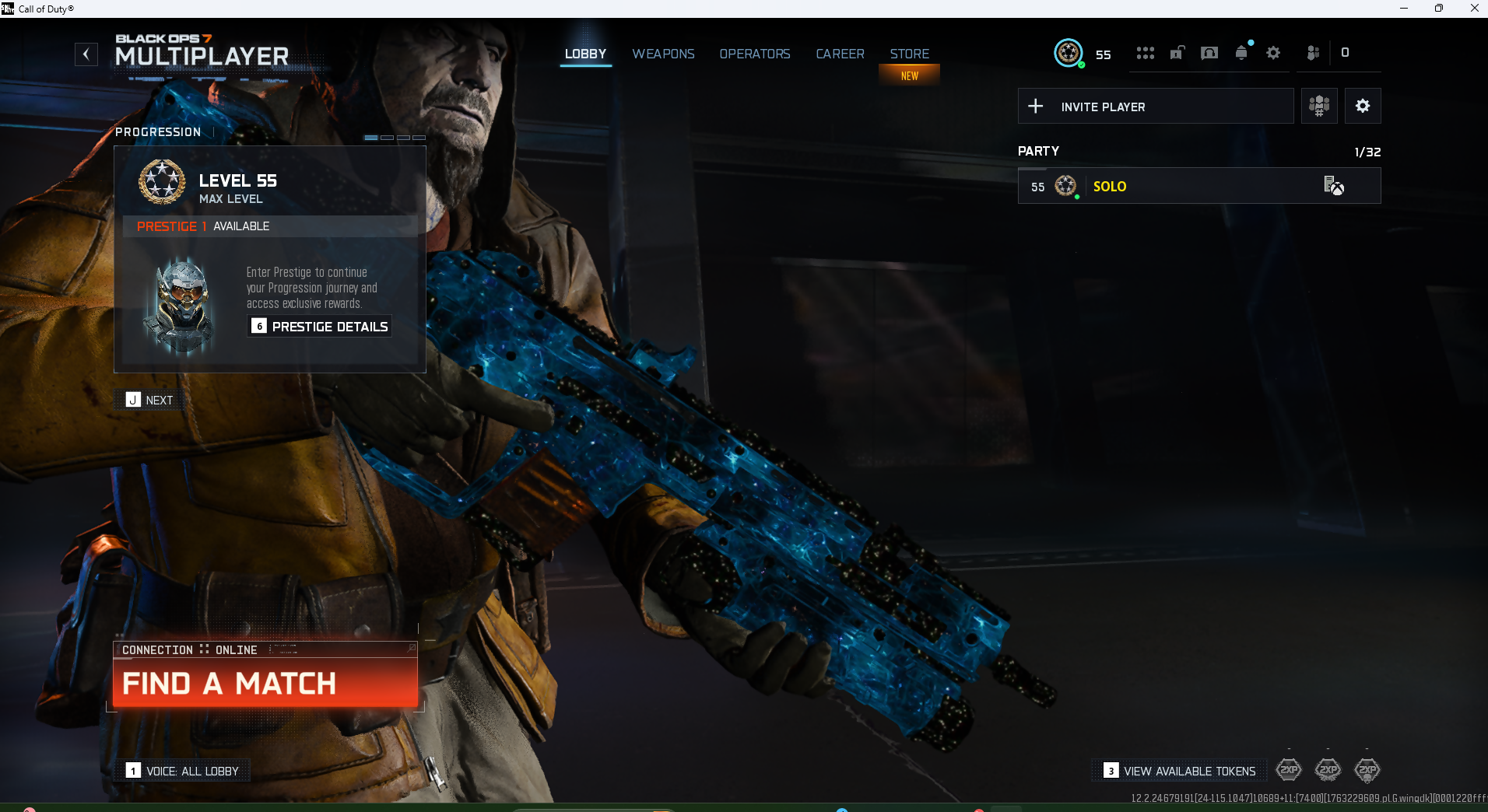
Task: Close the Call of Duty window
Action: click(x=1474, y=9)
